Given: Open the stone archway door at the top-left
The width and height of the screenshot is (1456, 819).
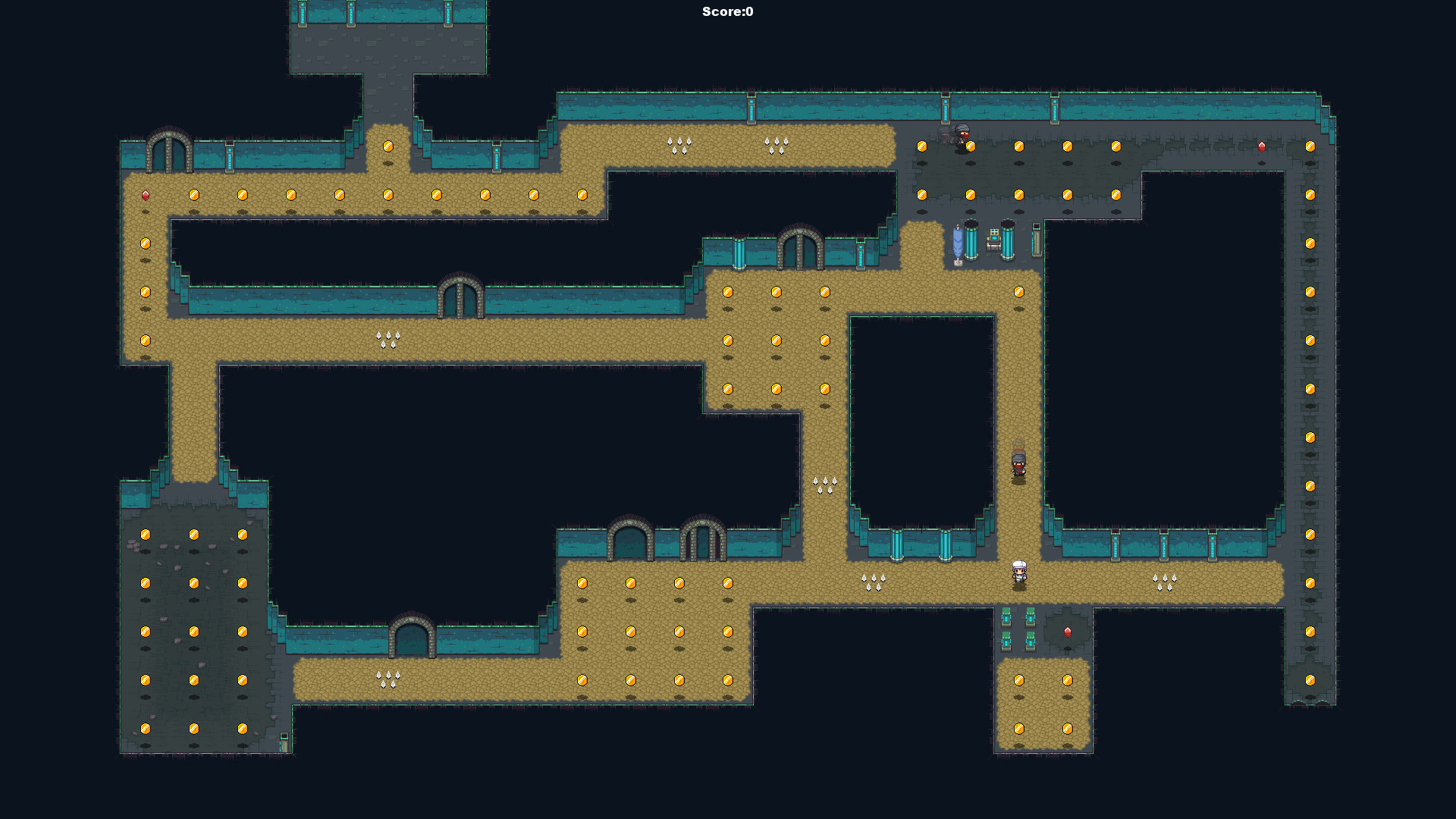Looking at the screenshot, I should [168, 149].
